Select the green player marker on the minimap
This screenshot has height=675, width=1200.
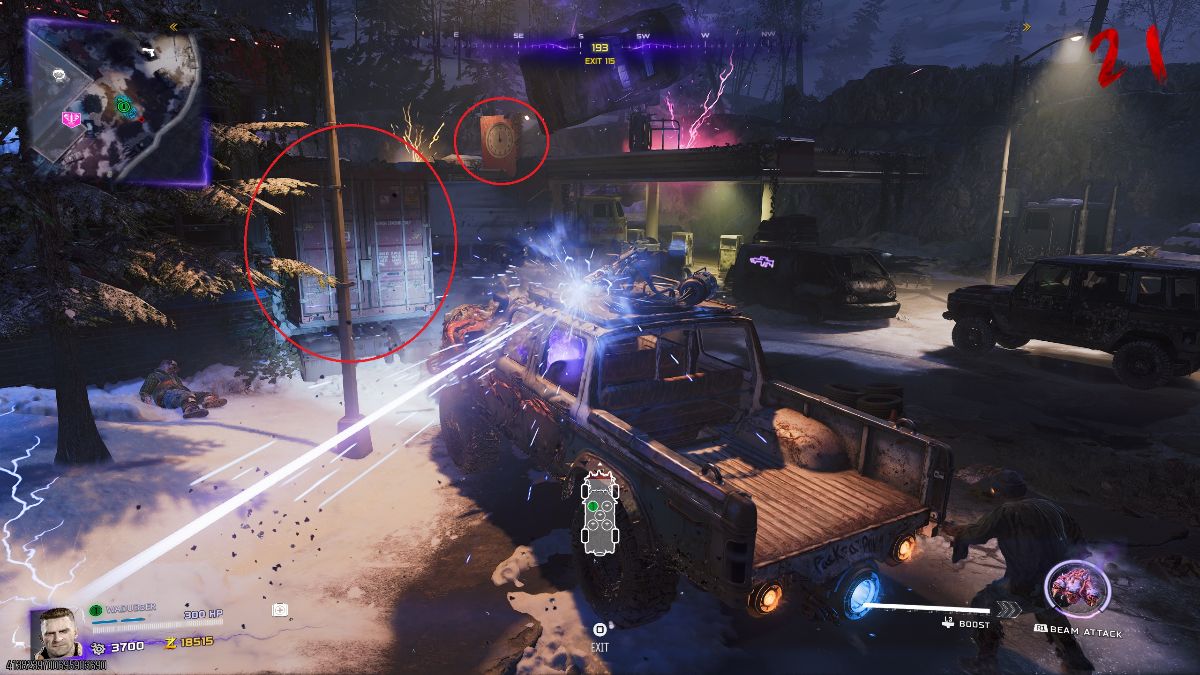click(123, 104)
